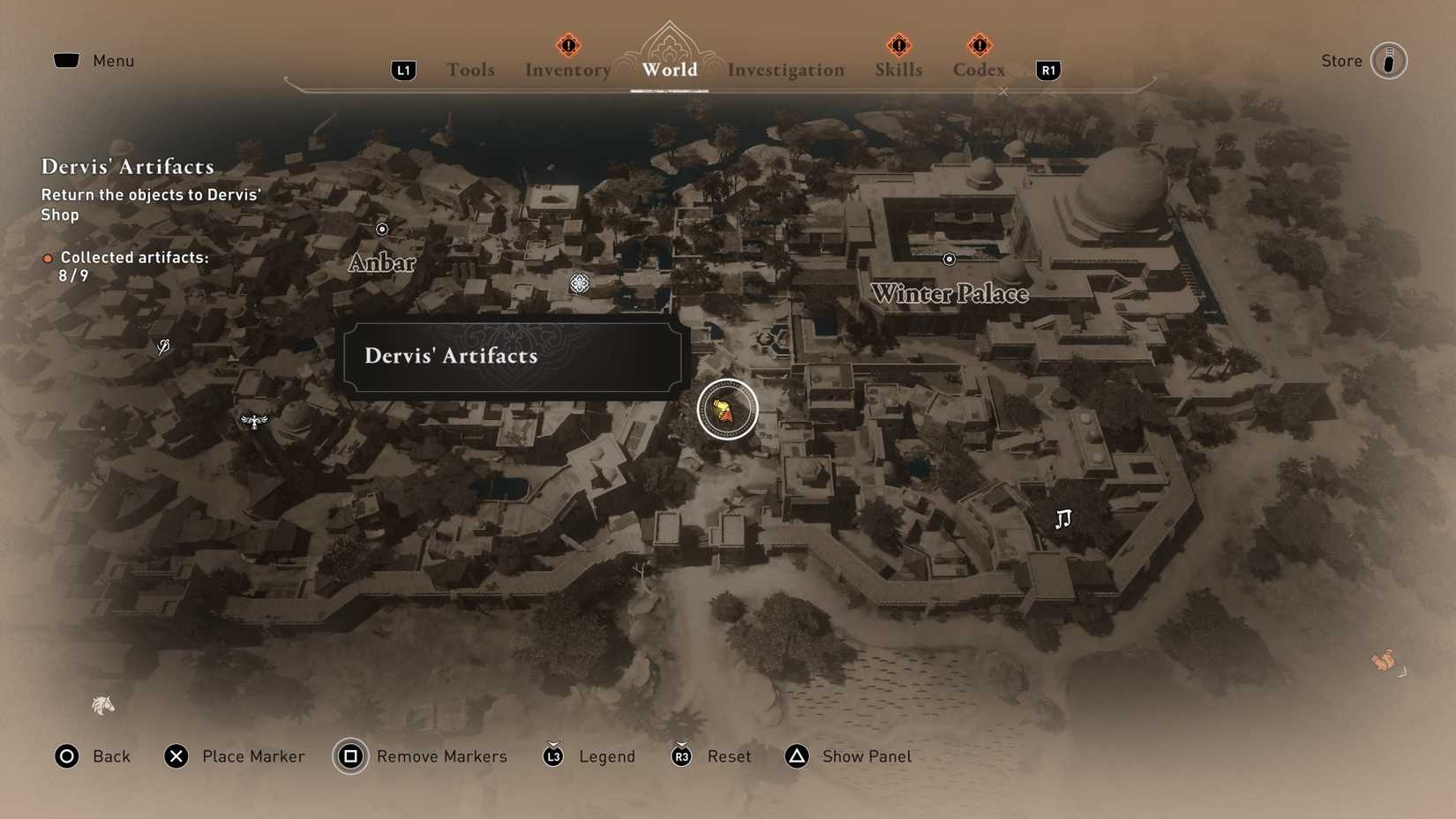Select the eagle monument icon on the map
The width and height of the screenshot is (1456, 819).
pos(254,421)
